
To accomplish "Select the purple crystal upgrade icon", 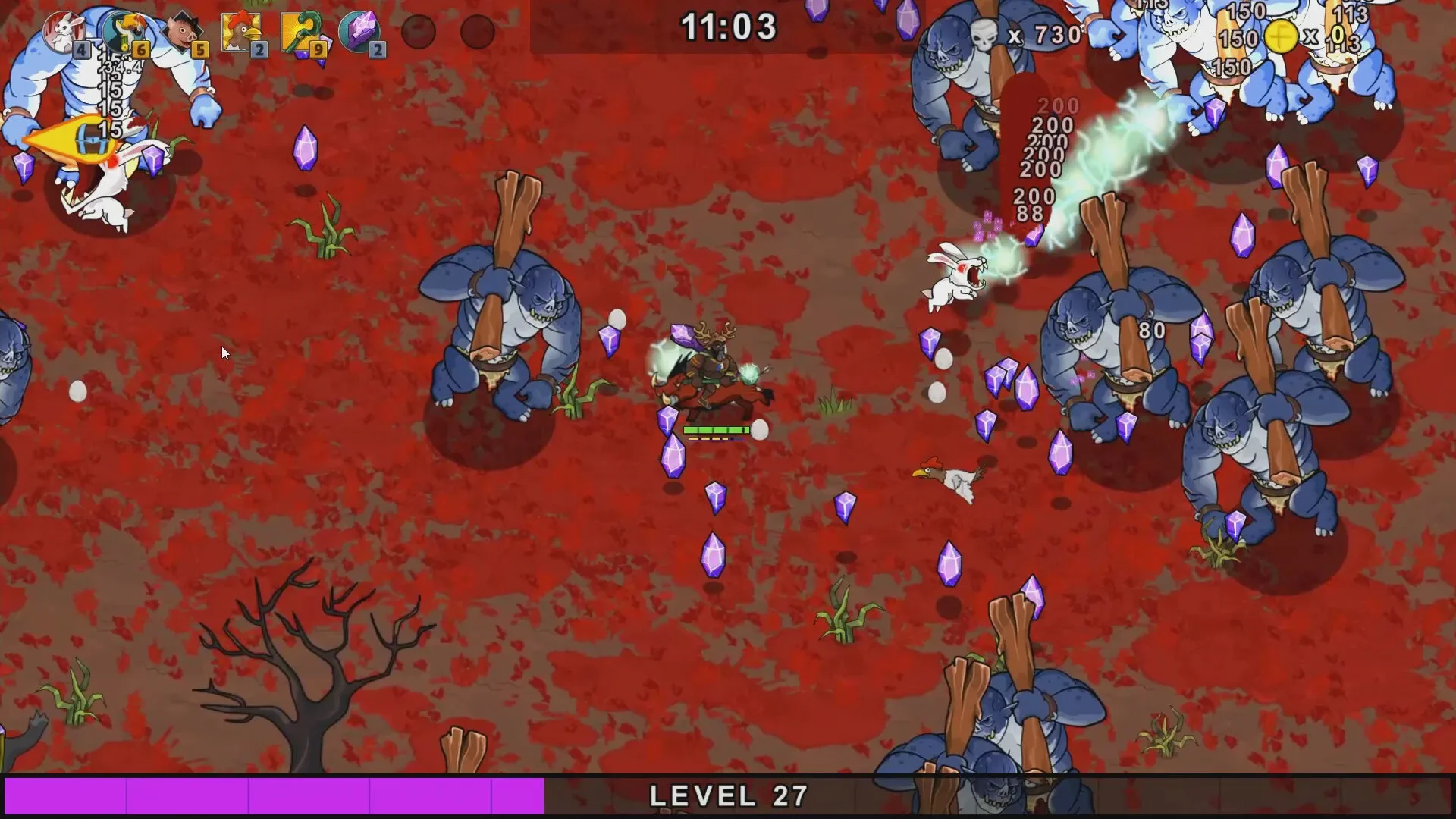I will 359,32.
